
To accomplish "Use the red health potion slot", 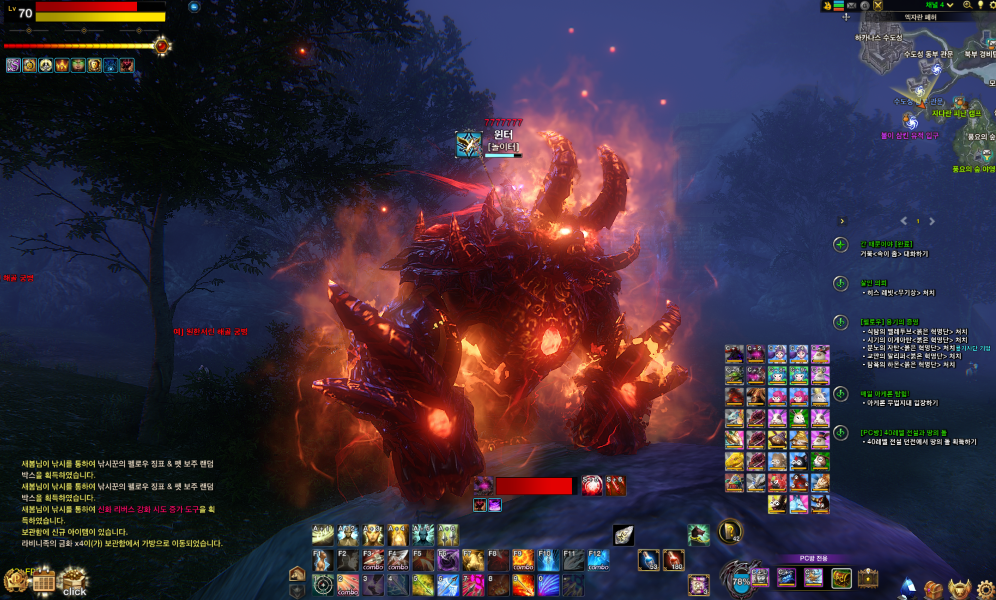I will click(x=674, y=560).
